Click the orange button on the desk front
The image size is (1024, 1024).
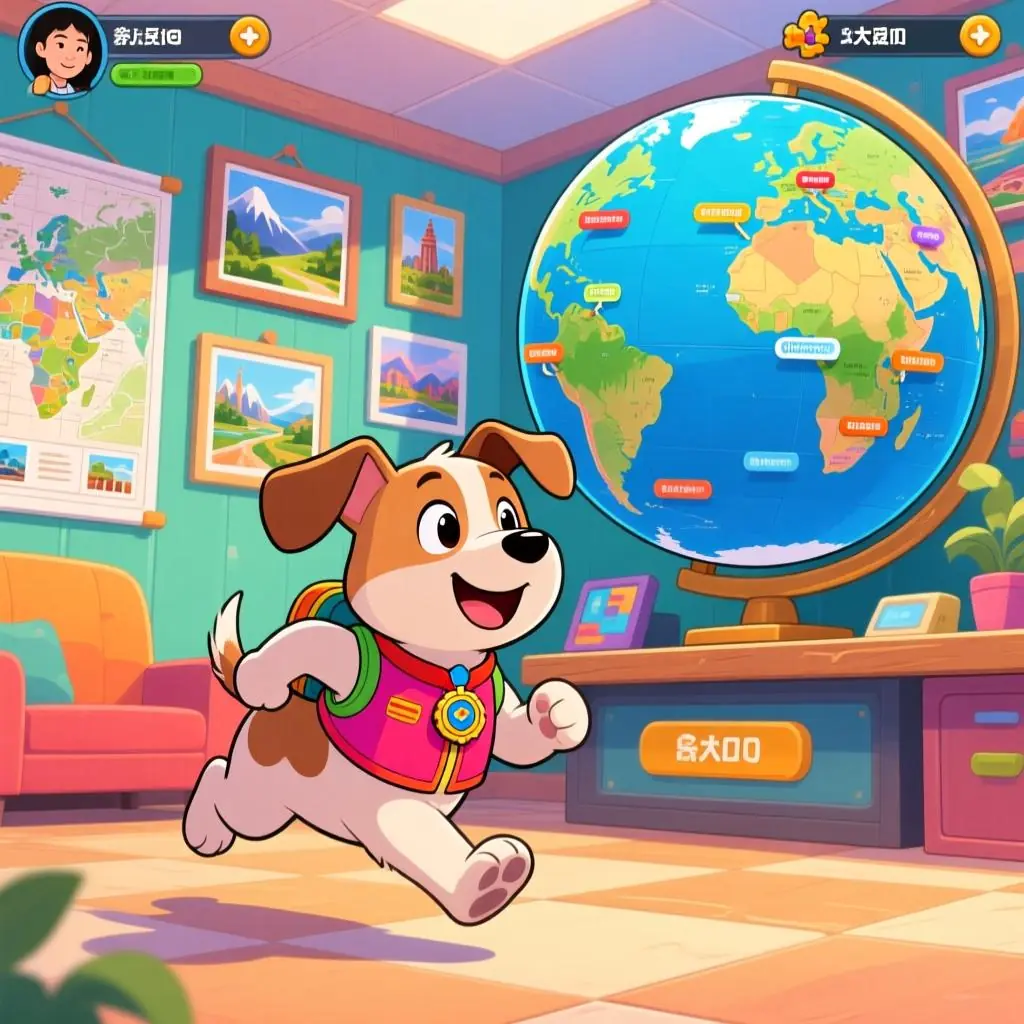click(x=724, y=750)
